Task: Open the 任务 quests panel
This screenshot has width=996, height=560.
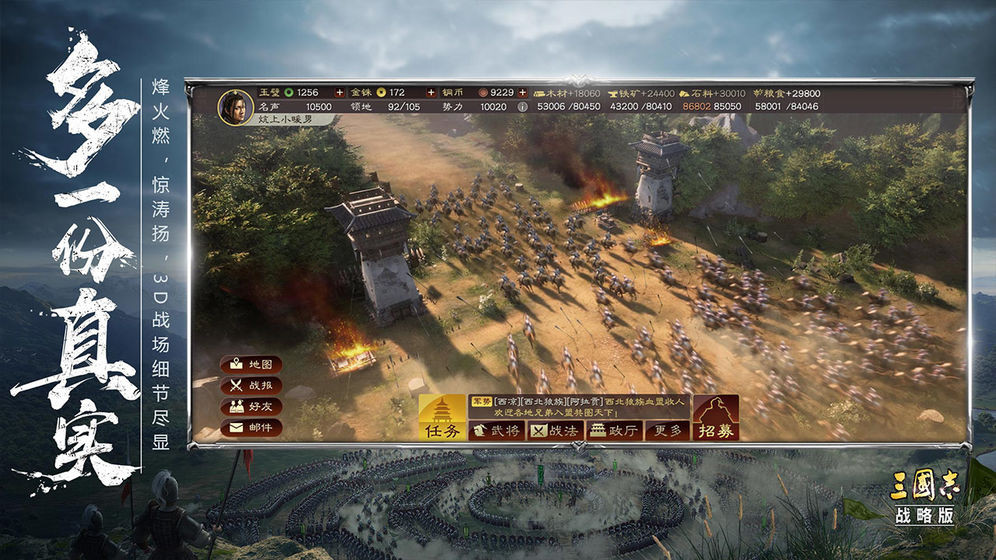Action: pyautogui.click(x=441, y=419)
